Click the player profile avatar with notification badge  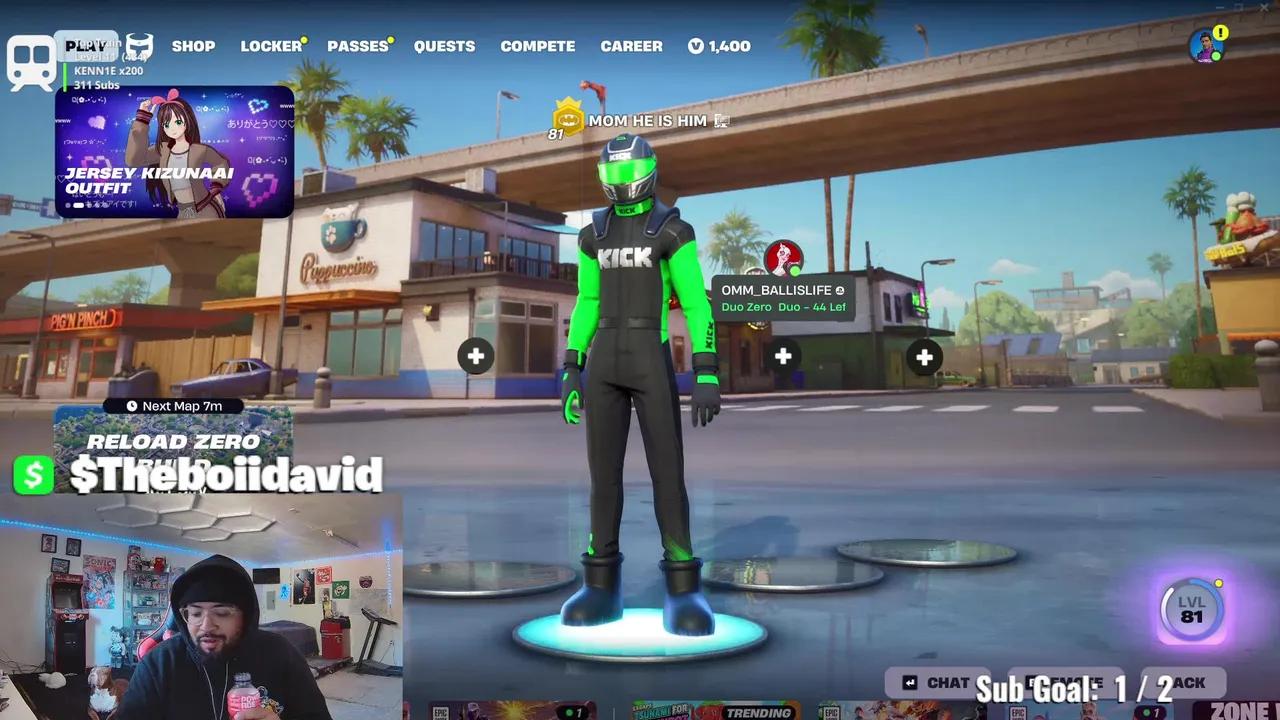pyautogui.click(x=1205, y=47)
